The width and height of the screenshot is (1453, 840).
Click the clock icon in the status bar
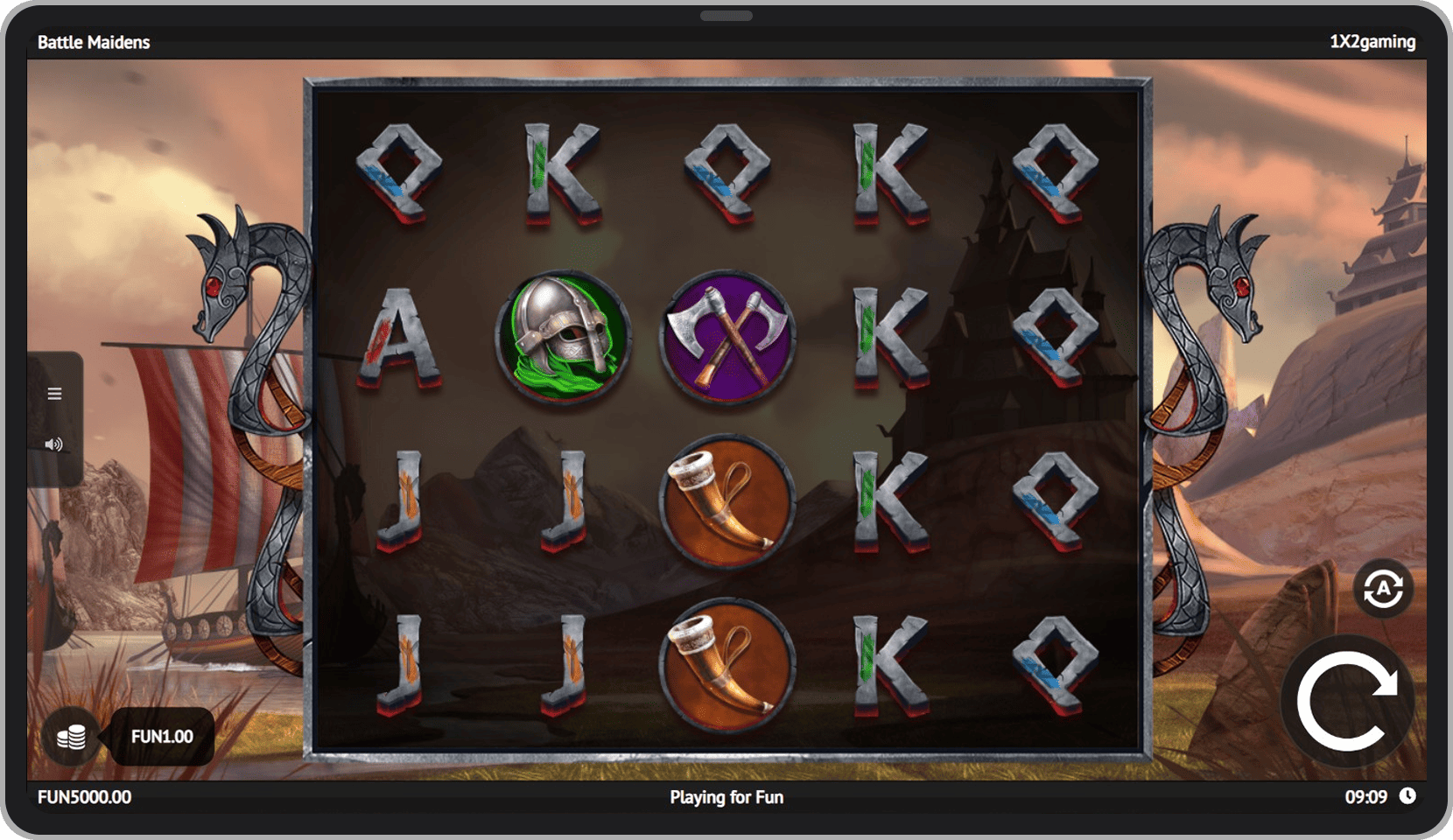pyautogui.click(x=1409, y=796)
